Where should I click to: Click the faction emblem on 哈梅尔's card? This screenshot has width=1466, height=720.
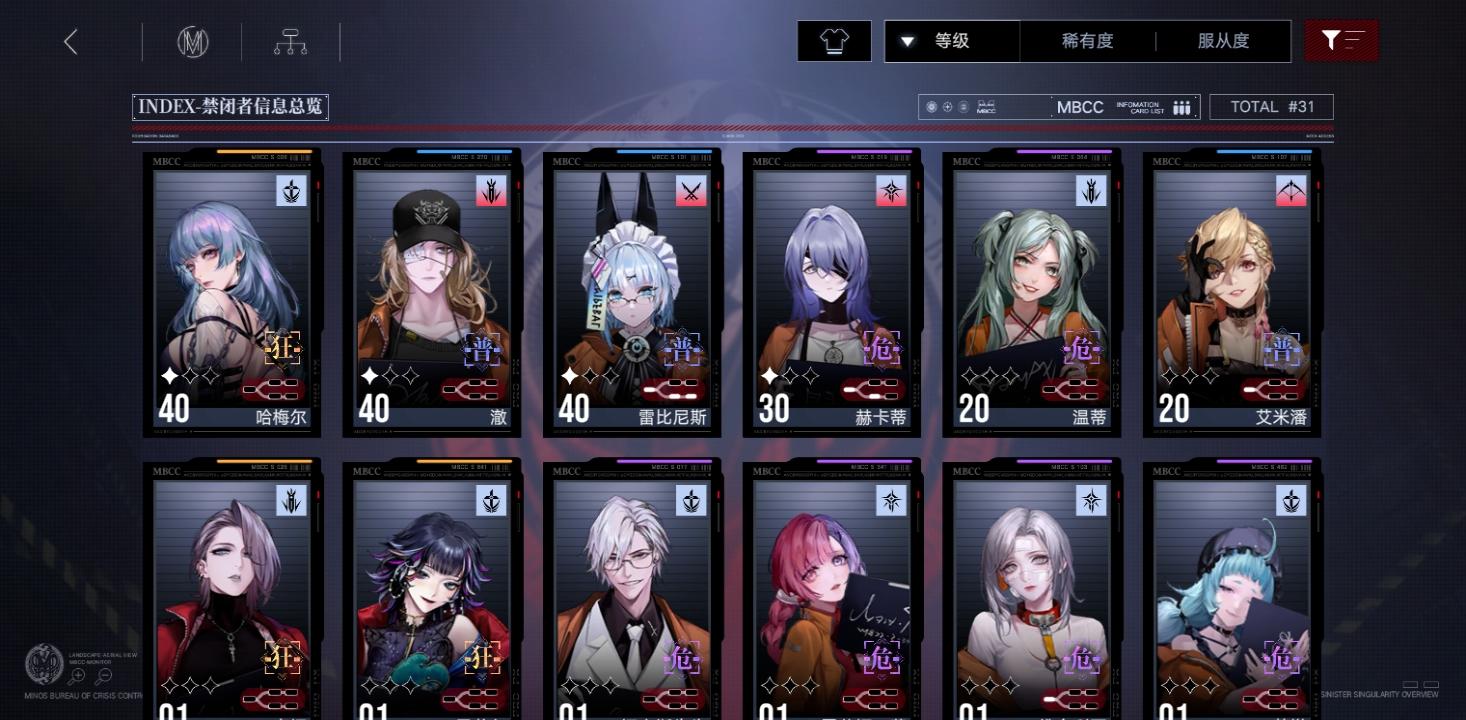[x=292, y=191]
